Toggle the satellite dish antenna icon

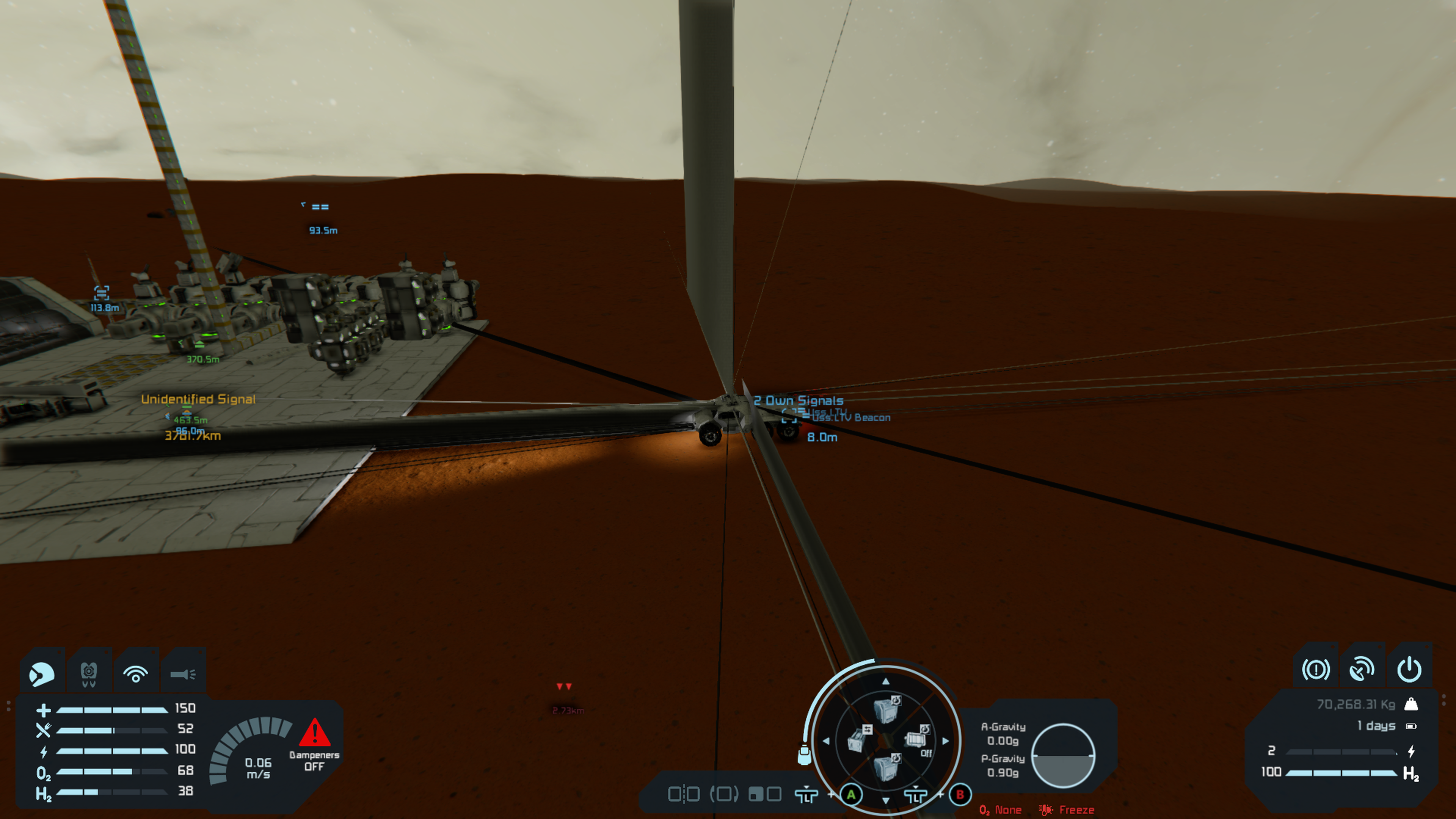click(x=1362, y=670)
